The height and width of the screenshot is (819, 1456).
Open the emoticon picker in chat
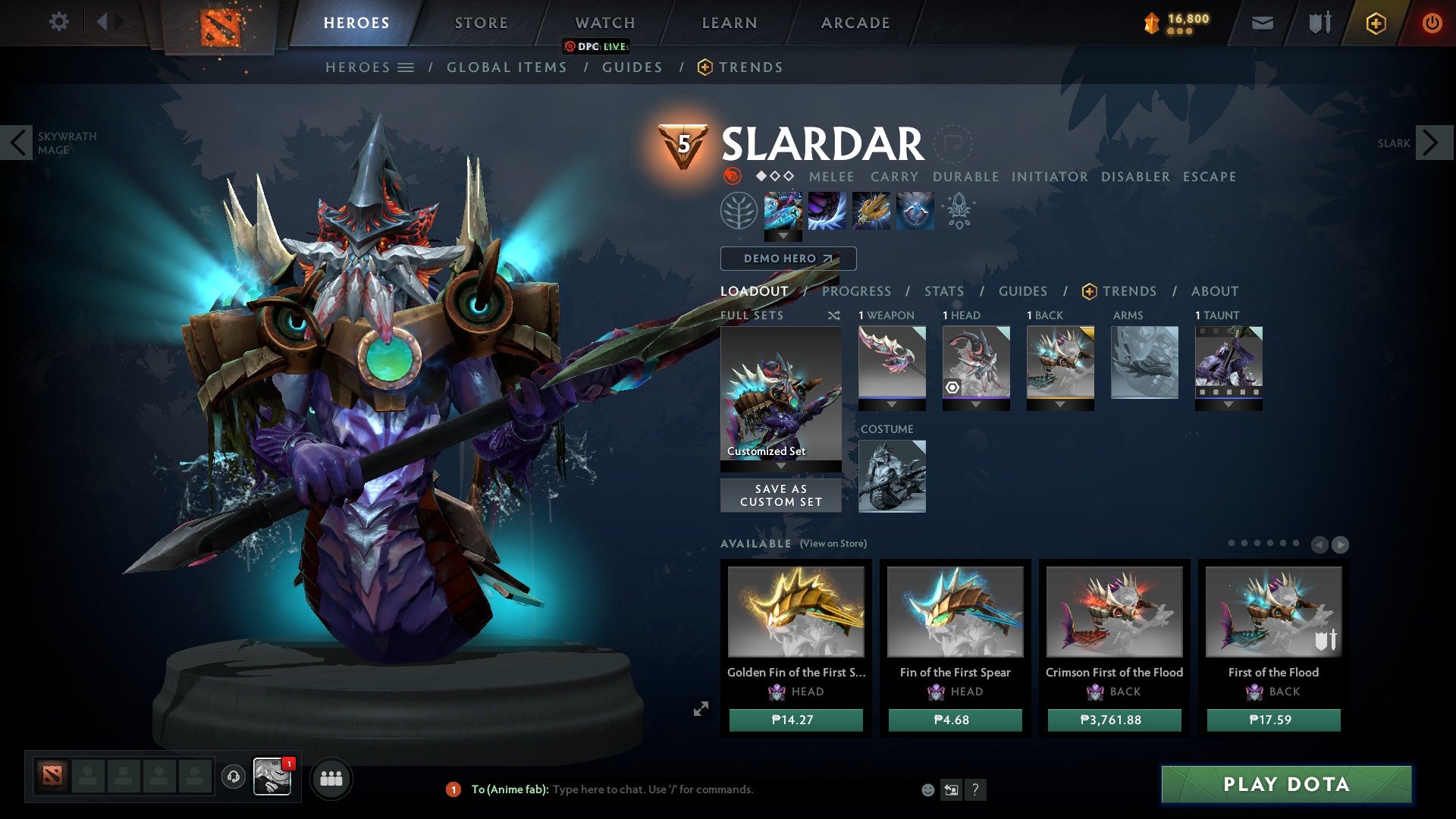point(927,789)
